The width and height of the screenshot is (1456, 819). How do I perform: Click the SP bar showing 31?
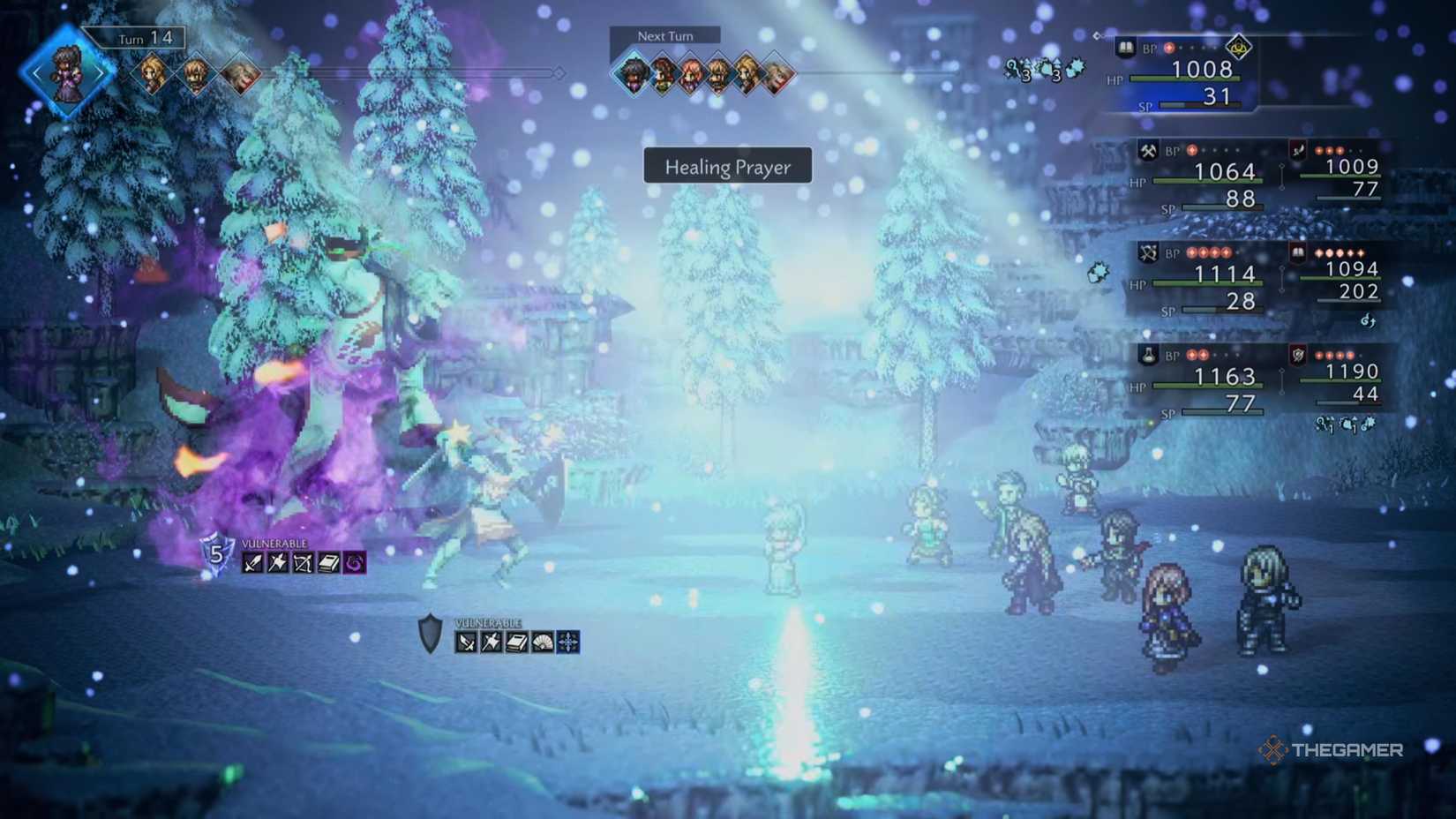(x=1199, y=107)
